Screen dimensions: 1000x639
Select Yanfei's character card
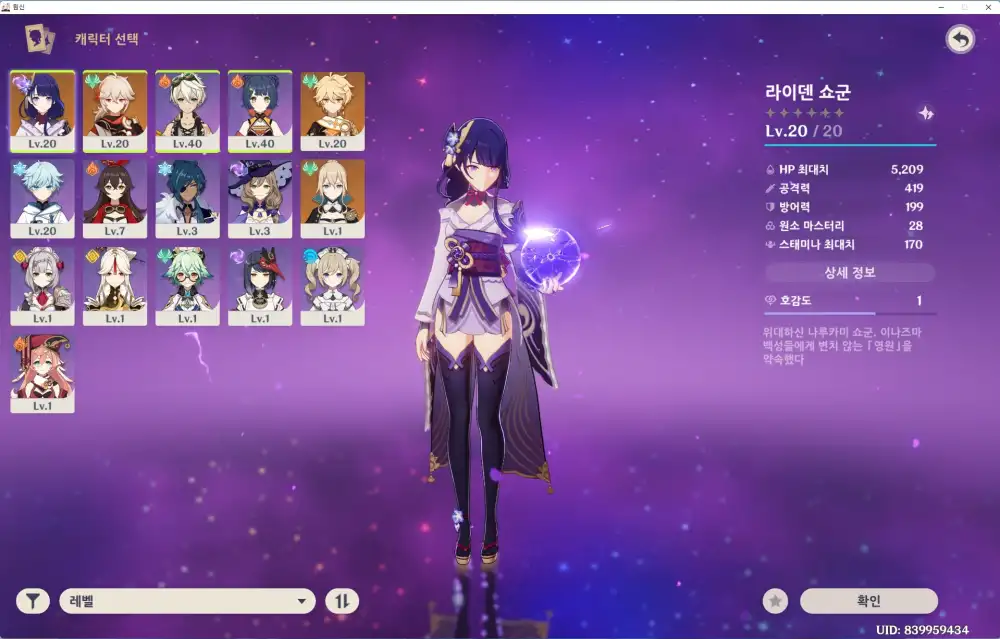click(42, 373)
